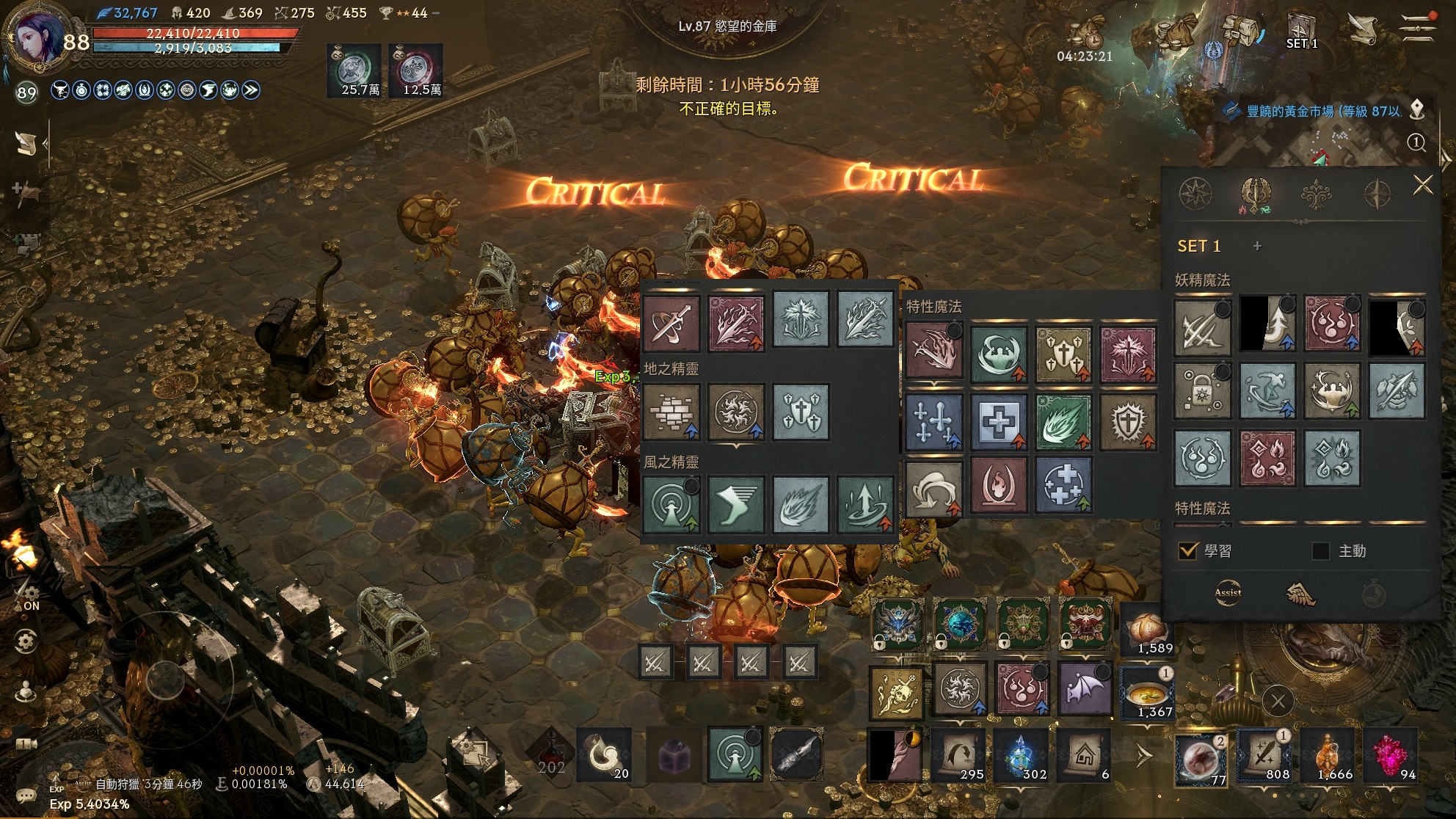The width and height of the screenshot is (1456, 819).
Task: Select the brick wall earth spirit skill
Action: 671,412
